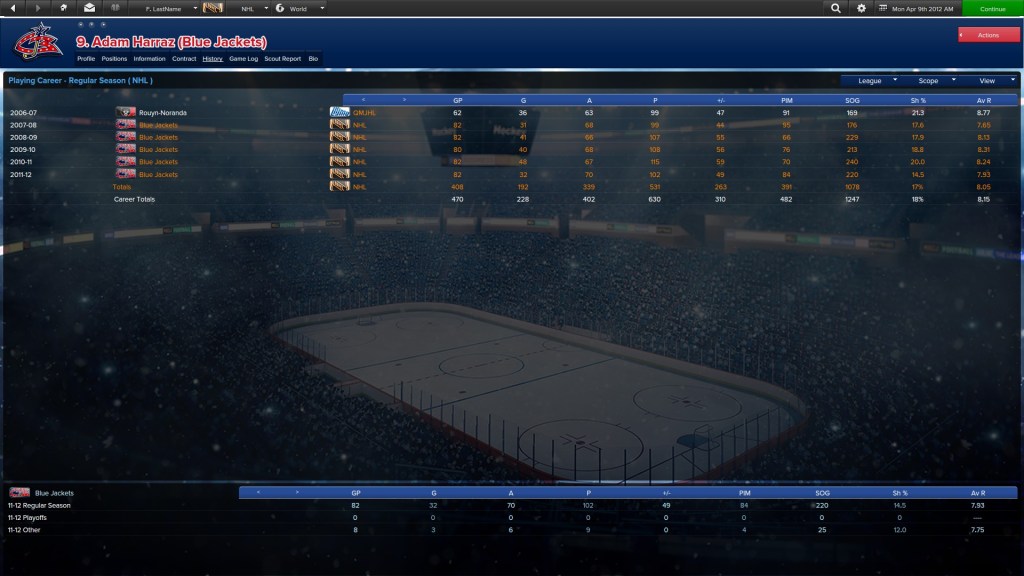Open the Positions tab
This screenshot has width=1024, height=576.
pyautogui.click(x=114, y=59)
